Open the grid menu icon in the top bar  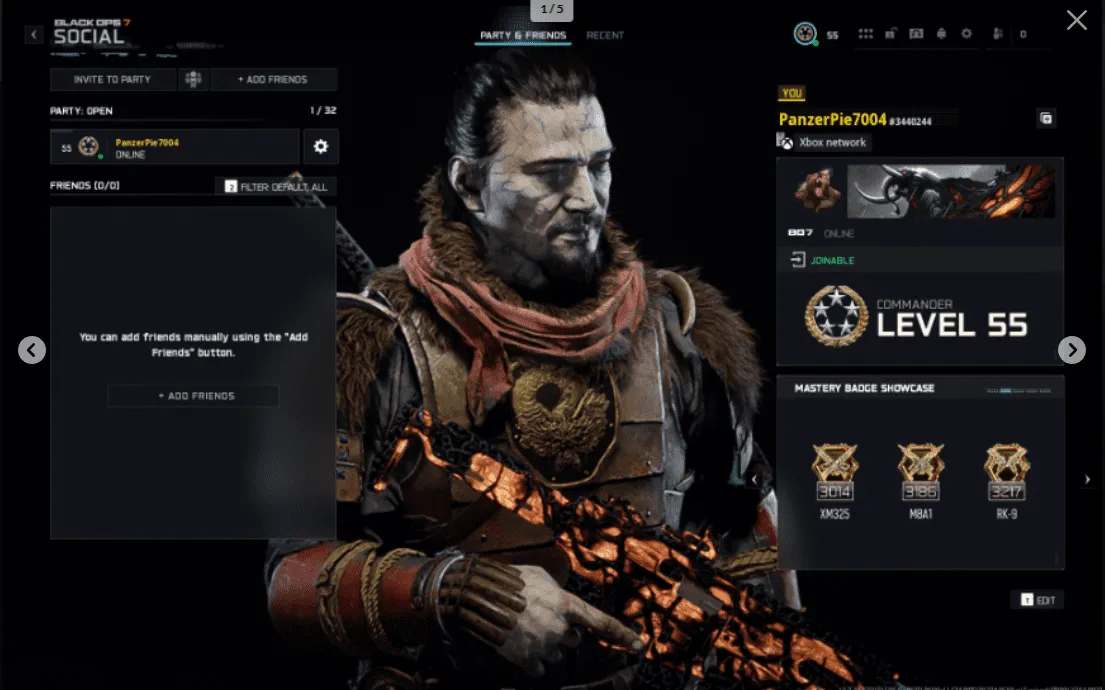(865, 34)
